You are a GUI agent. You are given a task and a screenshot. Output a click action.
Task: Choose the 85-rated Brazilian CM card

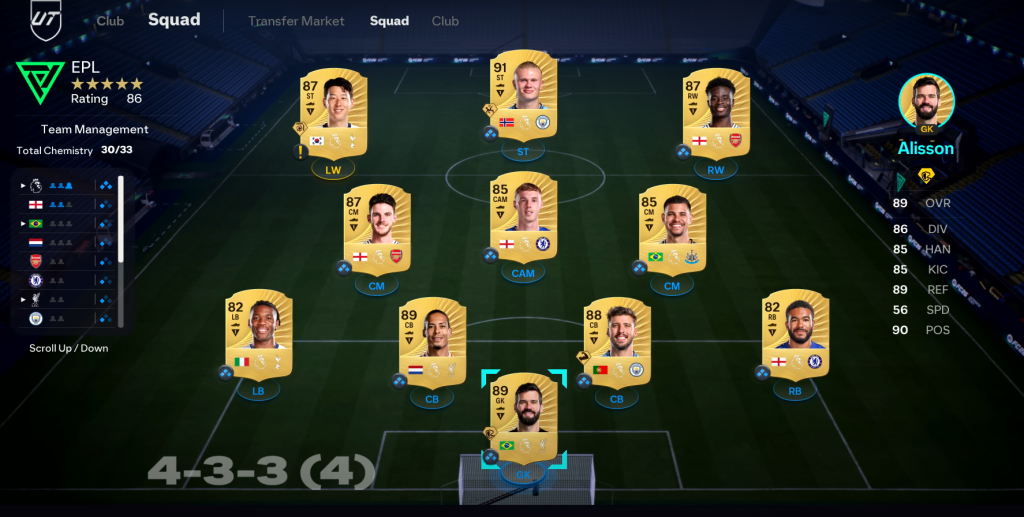(x=672, y=228)
